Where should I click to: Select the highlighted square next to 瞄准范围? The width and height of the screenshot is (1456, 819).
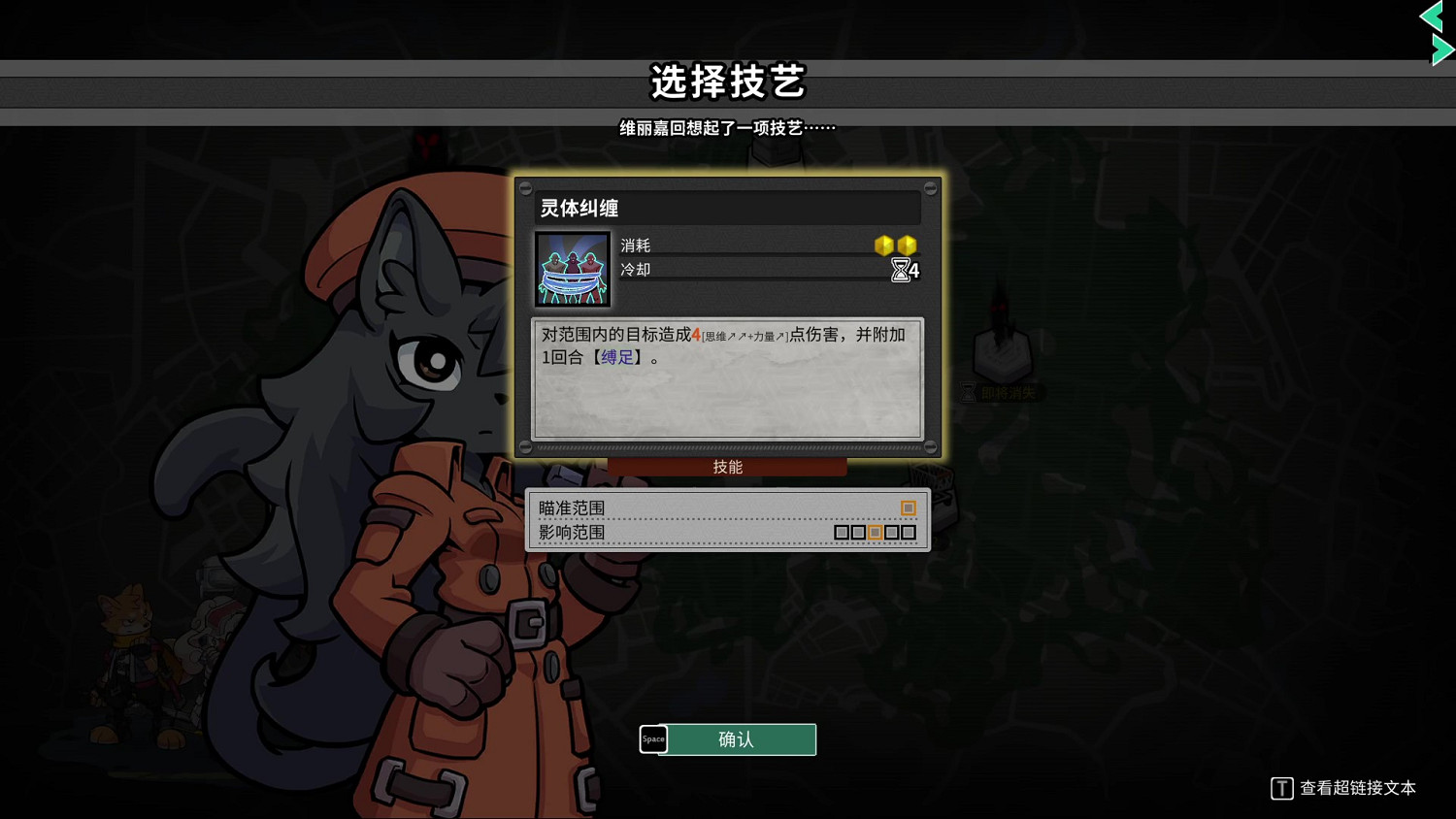pyautogui.click(x=909, y=508)
